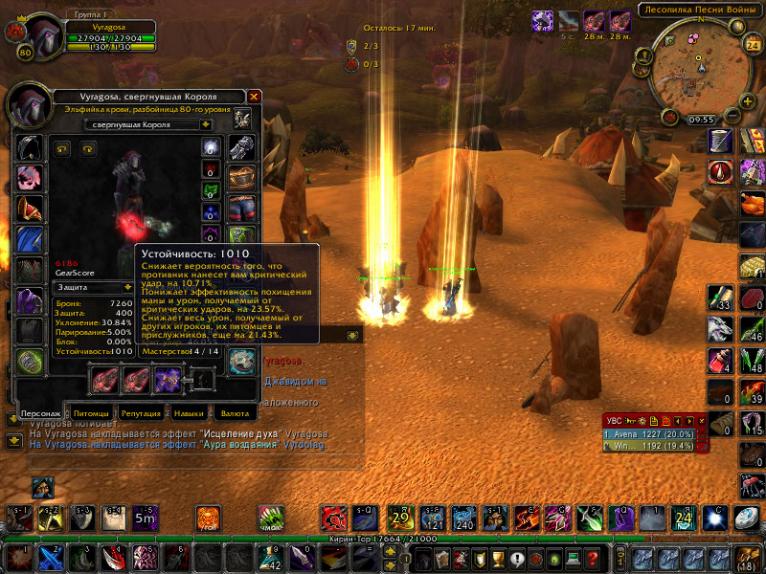This screenshot has height=574, width=766.
Task: Select the head slot helmet item
Action: coord(30,148)
